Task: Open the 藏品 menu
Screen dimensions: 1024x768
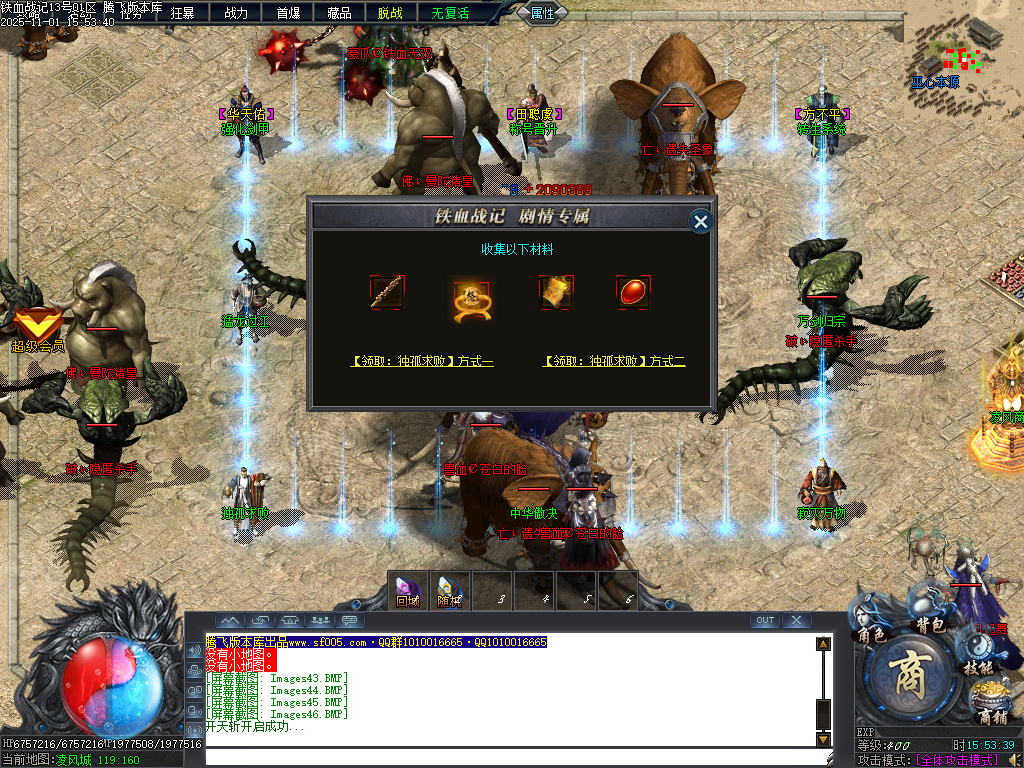Action: pos(339,13)
